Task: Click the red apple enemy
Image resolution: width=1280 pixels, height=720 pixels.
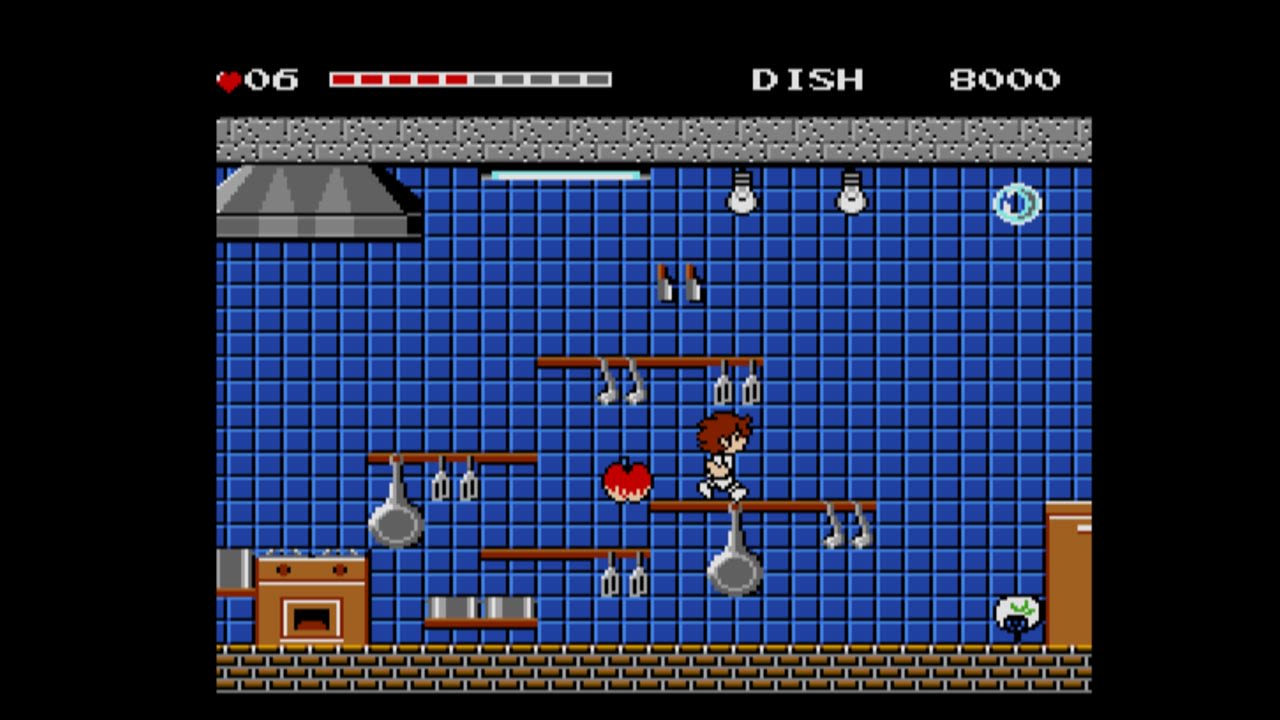Action: point(627,480)
